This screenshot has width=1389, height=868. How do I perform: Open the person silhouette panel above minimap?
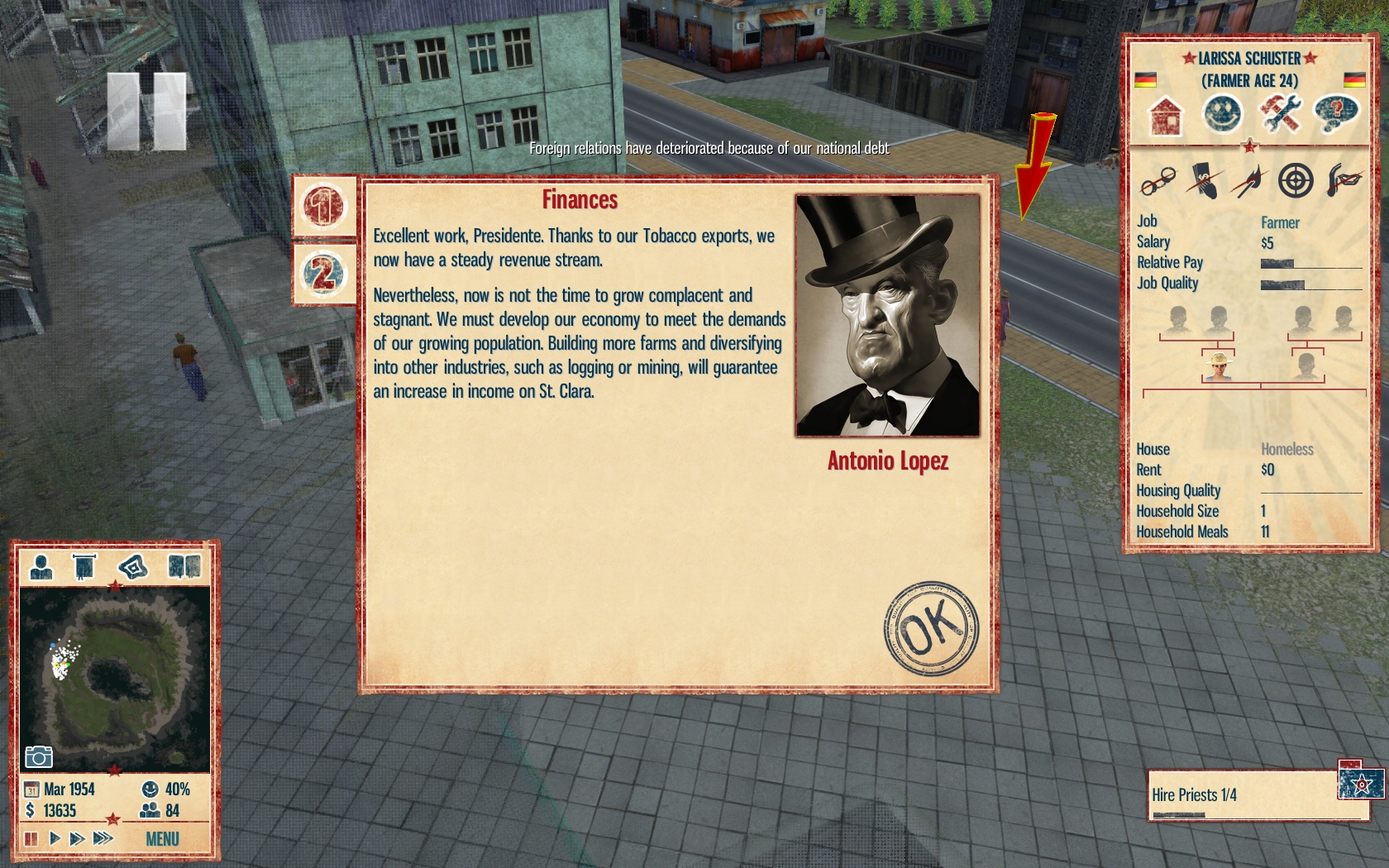click(41, 567)
